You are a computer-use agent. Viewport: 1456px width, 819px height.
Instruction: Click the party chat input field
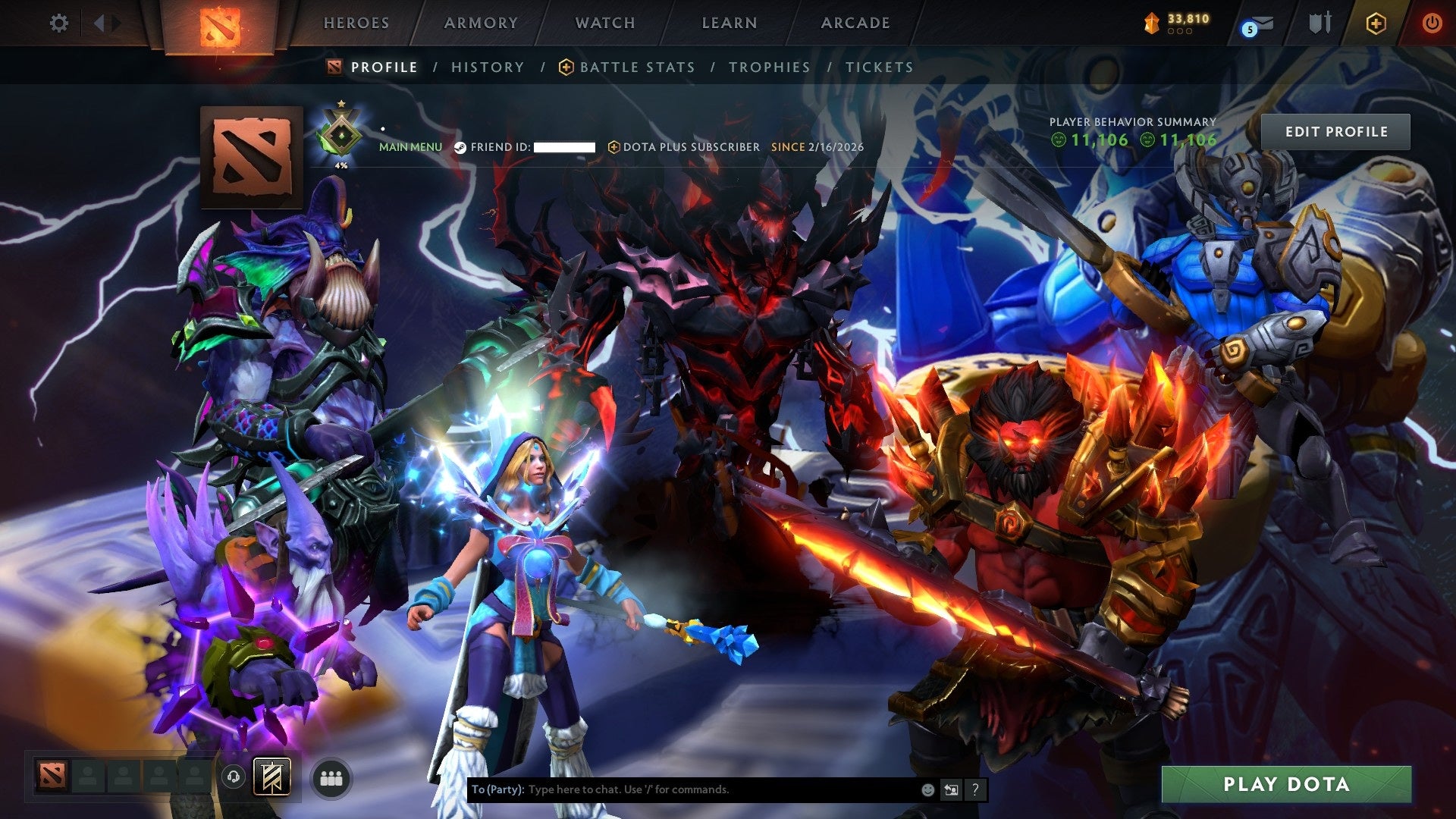(682, 789)
